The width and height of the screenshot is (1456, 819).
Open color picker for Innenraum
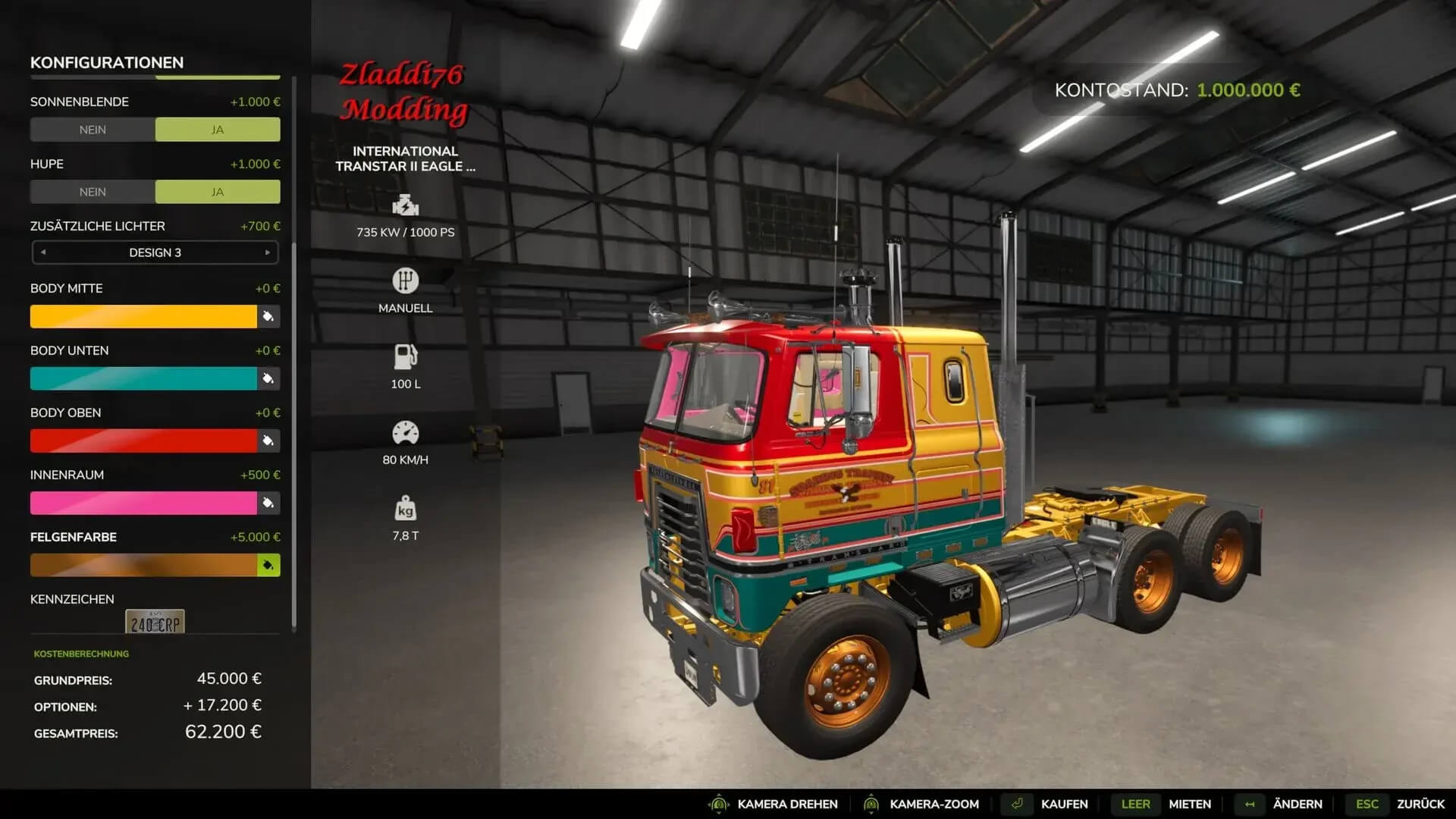[x=268, y=503]
